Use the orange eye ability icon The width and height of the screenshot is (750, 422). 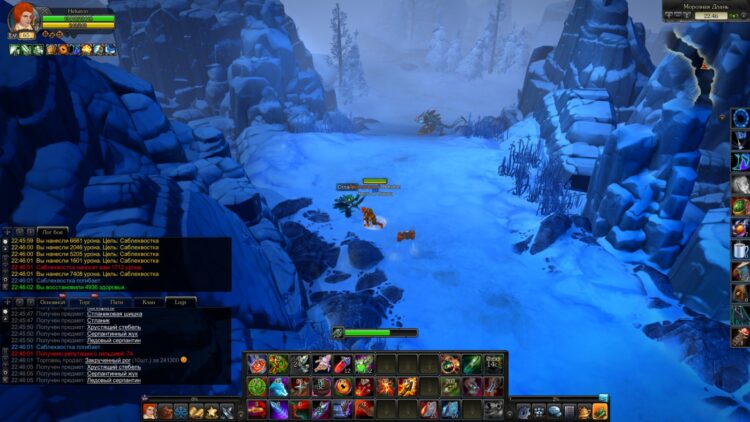click(x=343, y=386)
